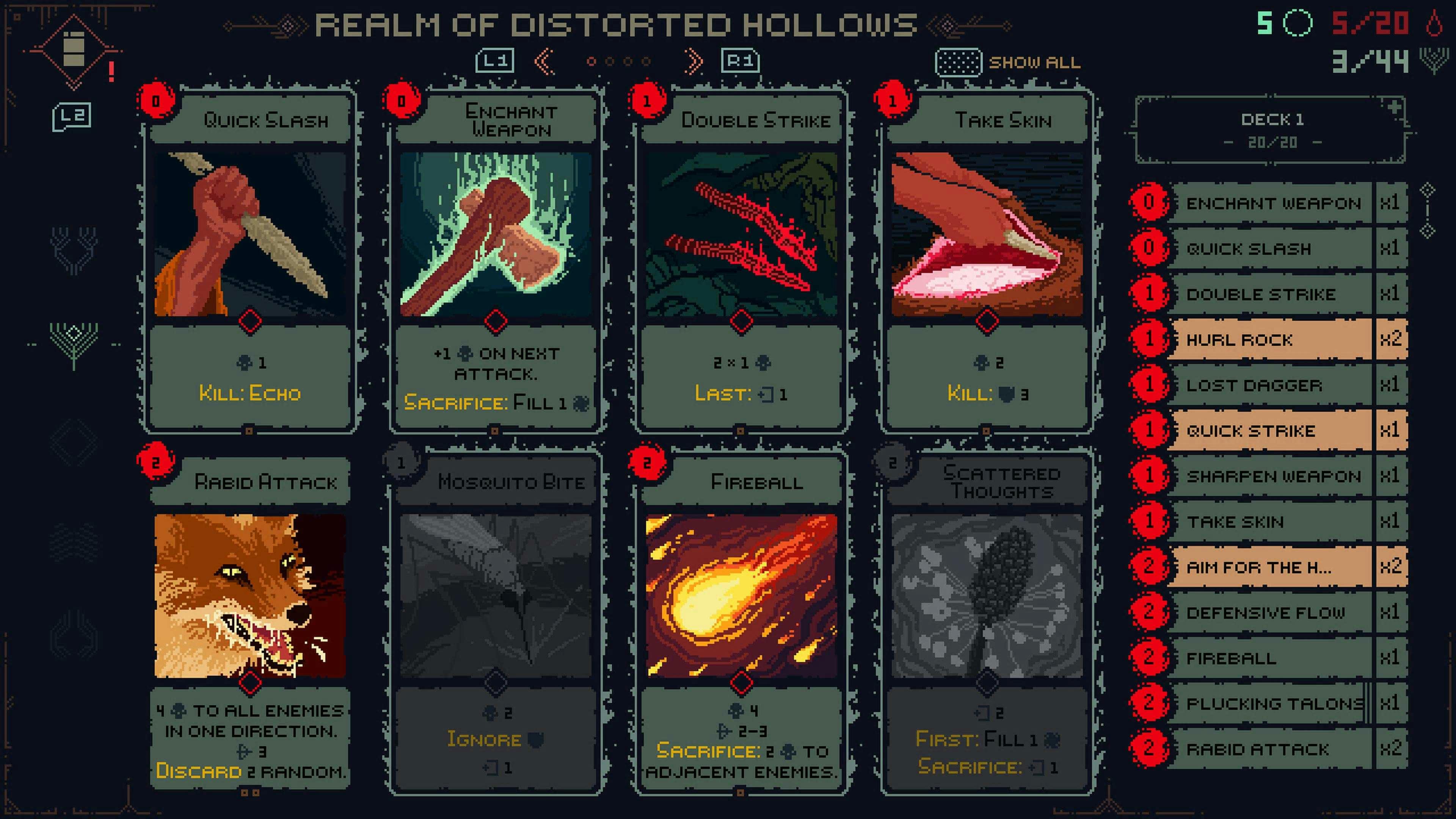Click Lost Dagger in the deck list

pos(1269,386)
